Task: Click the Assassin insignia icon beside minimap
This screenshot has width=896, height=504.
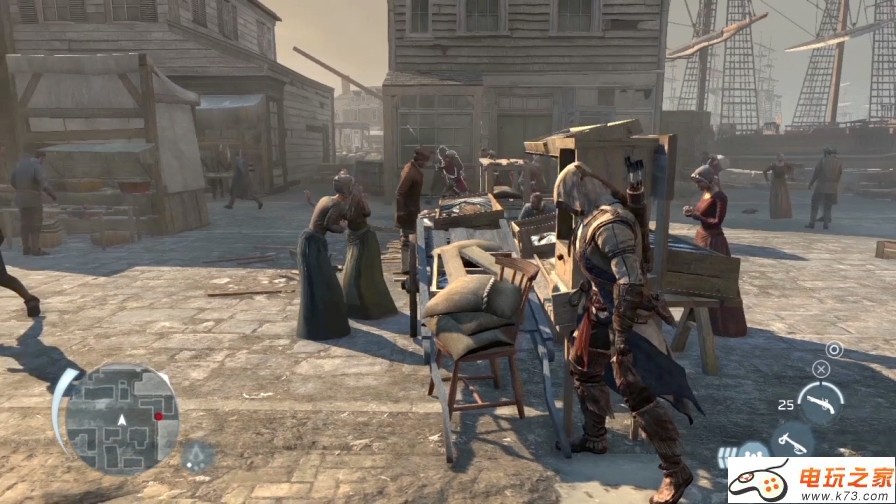Action: tap(198, 455)
